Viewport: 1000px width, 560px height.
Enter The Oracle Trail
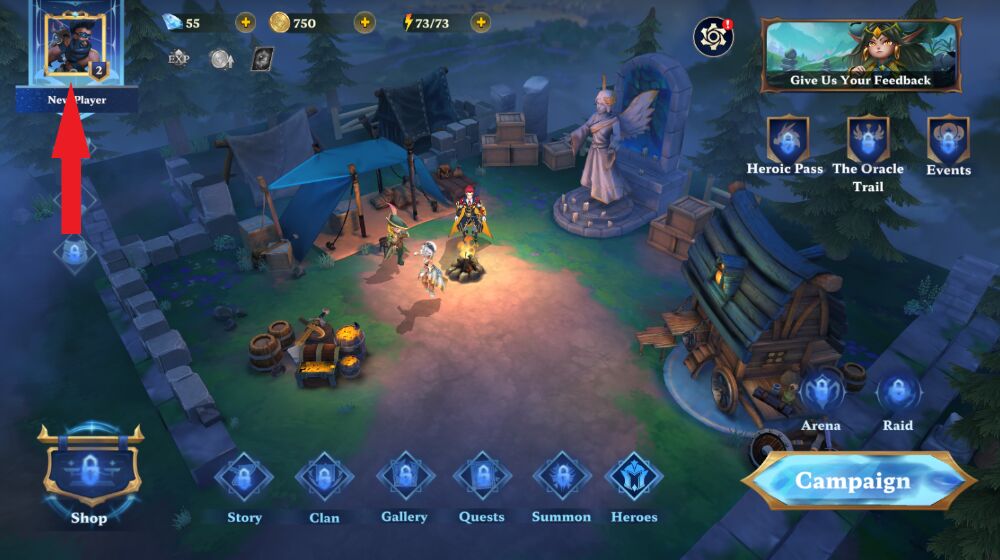868,140
